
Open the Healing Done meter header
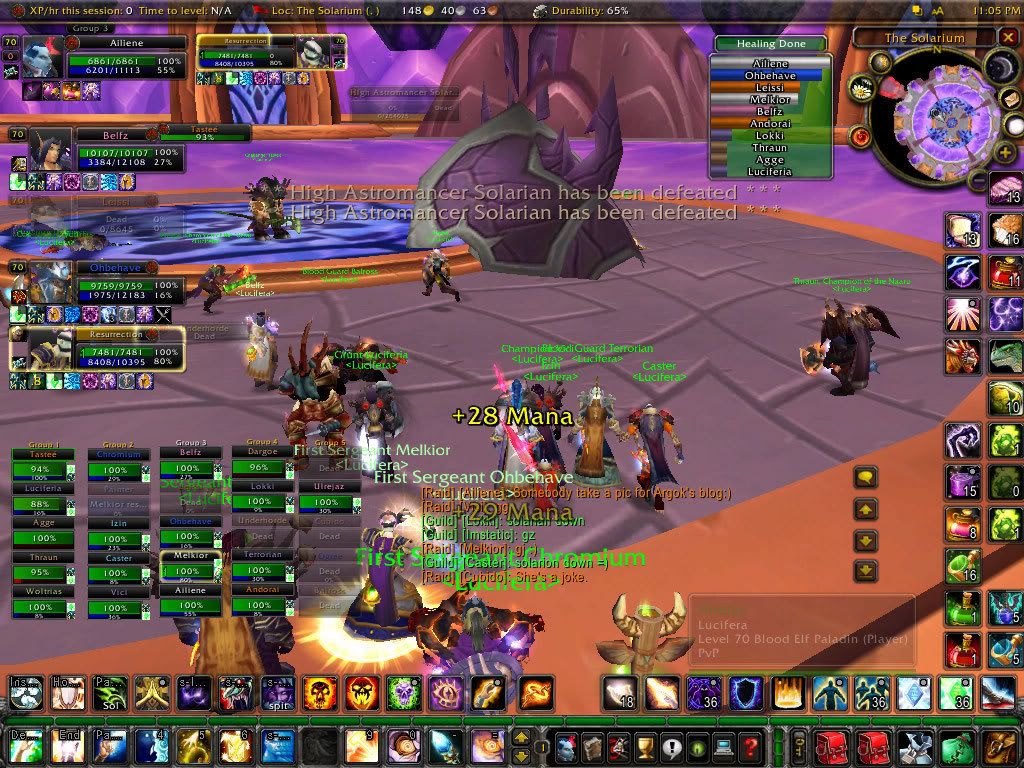tap(770, 44)
